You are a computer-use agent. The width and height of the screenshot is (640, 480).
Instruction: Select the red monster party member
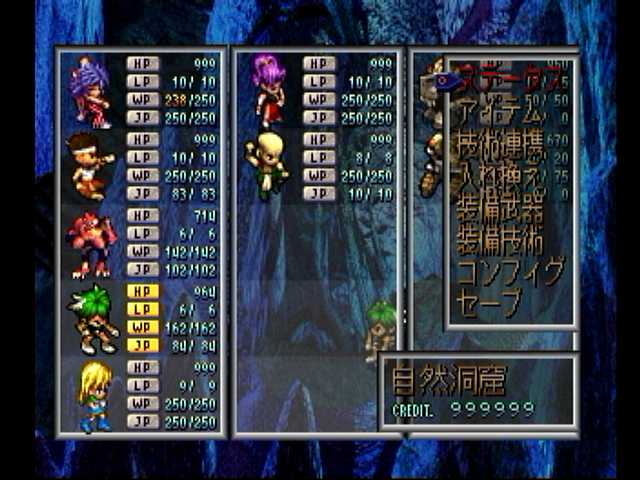pos(91,243)
